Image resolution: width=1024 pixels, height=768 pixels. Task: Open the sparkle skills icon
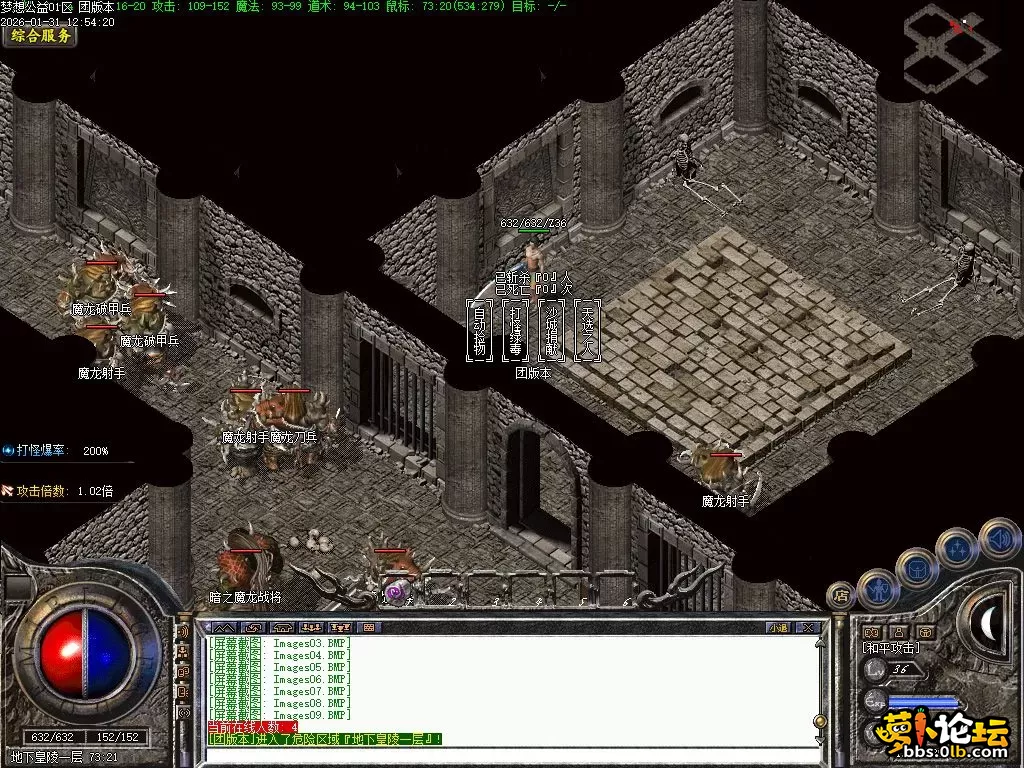pos(956,548)
